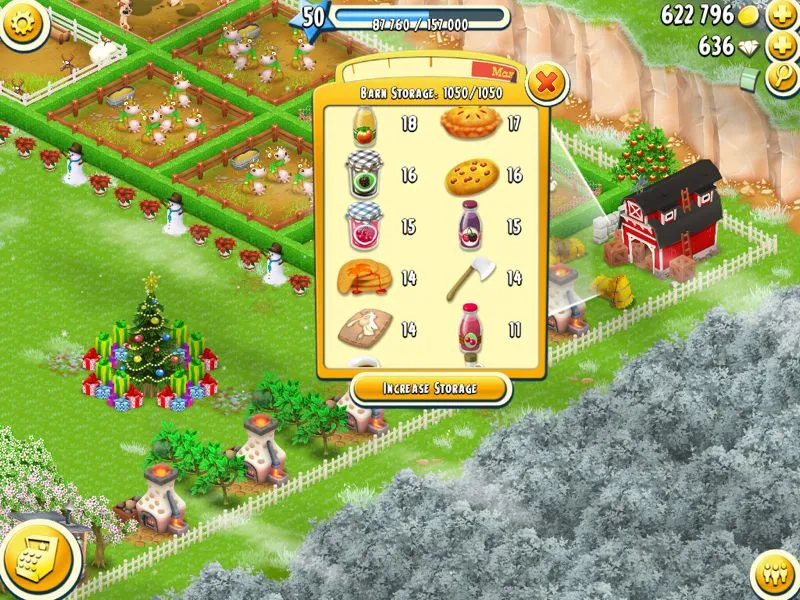Select the apple juice bottle in the barn
This screenshot has width=800, height=600.
click(364, 126)
